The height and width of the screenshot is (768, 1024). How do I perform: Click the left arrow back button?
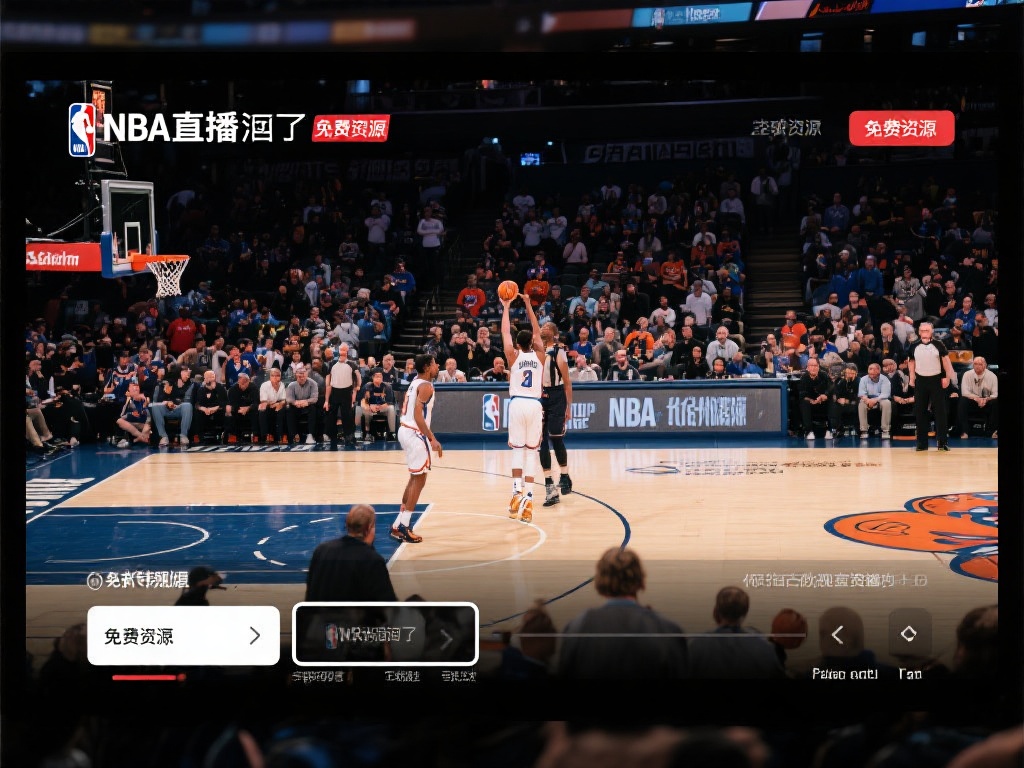tap(839, 634)
